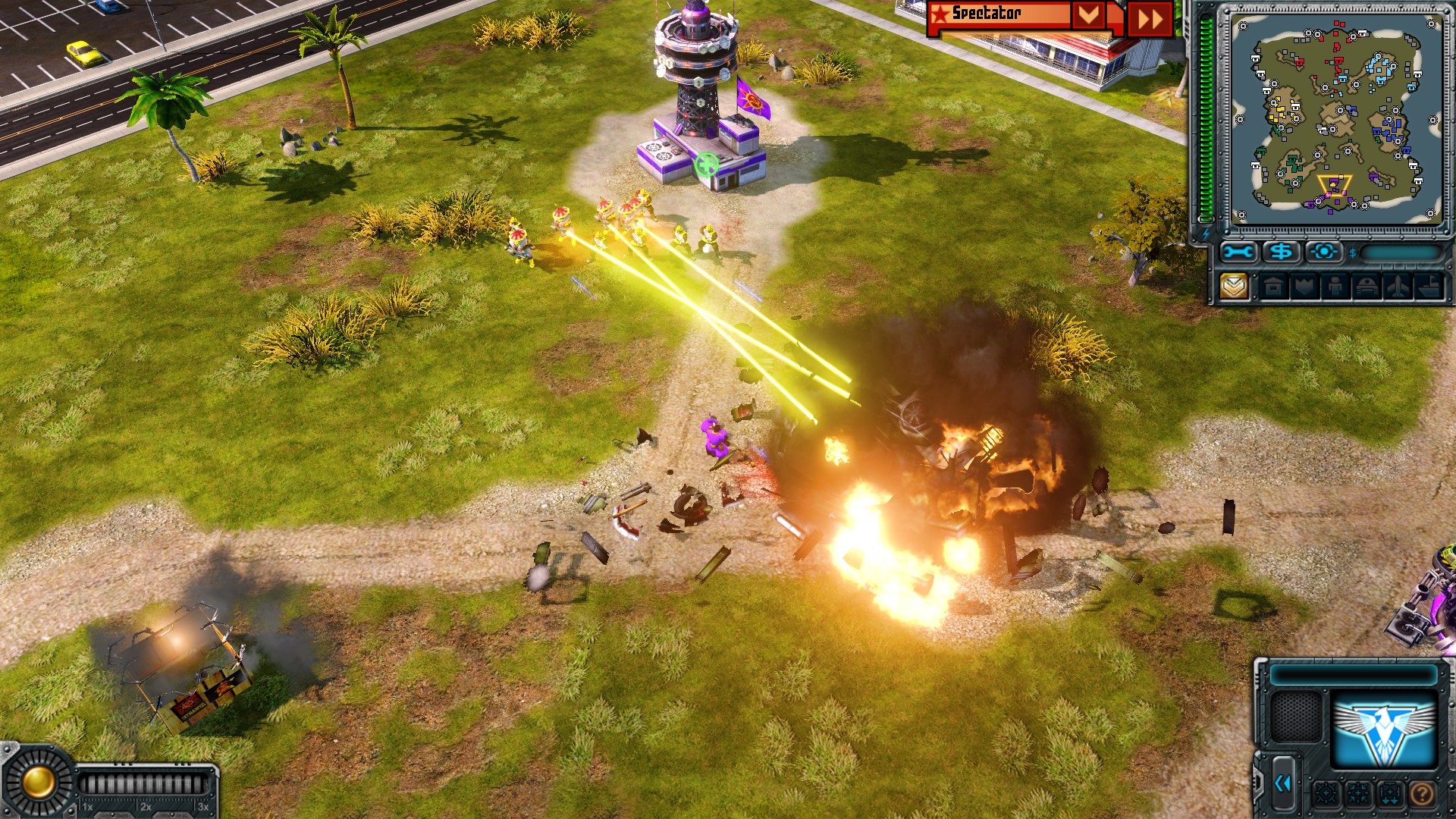This screenshot has height=819, width=1456.
Task: Select the downward arrows formation icon
Action: pyautogui.click(x=1390, y=794)
